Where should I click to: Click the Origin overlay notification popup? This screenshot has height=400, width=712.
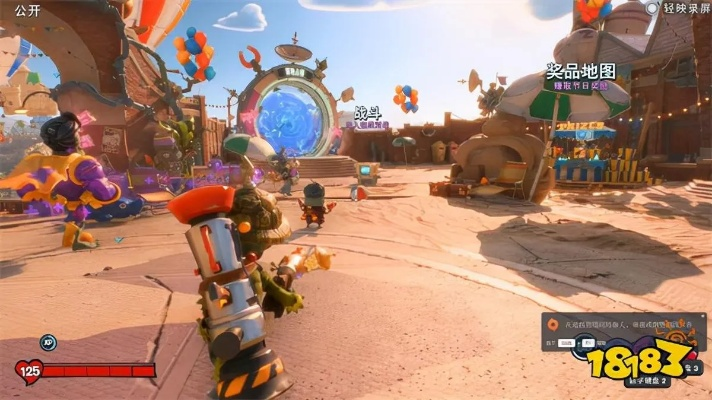point(620,331)
